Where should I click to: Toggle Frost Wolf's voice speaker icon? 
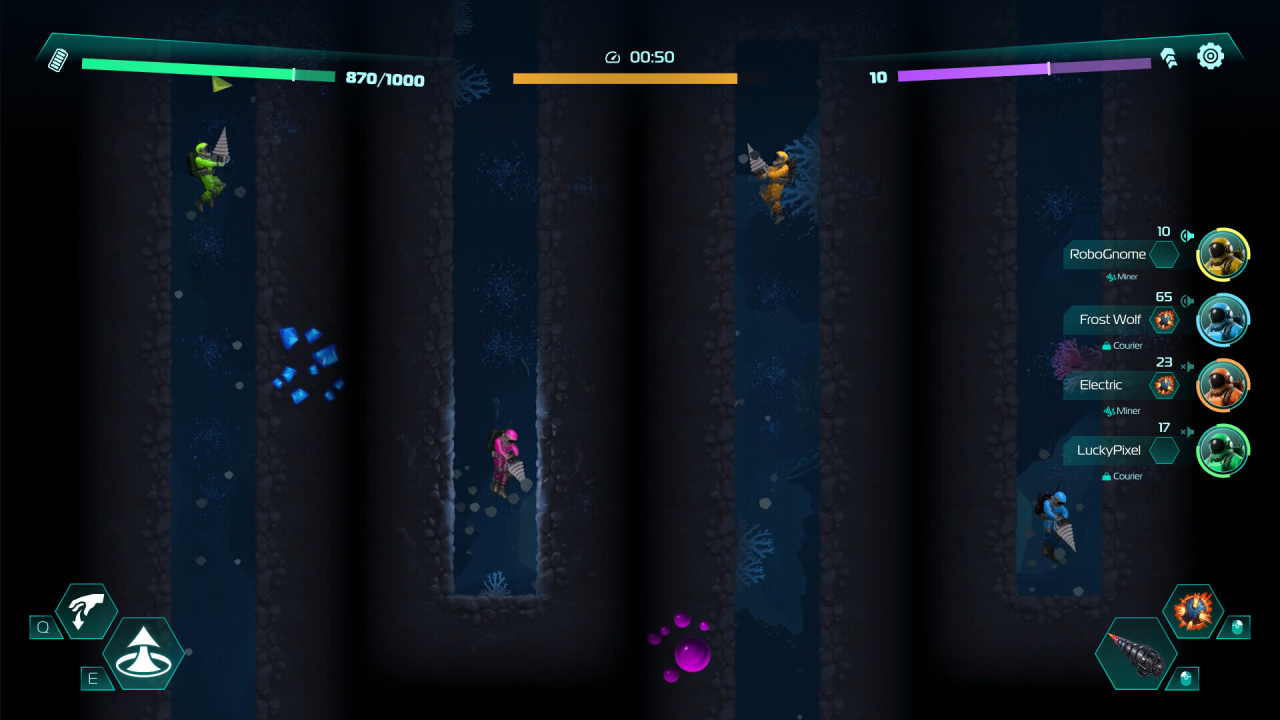1187,301
